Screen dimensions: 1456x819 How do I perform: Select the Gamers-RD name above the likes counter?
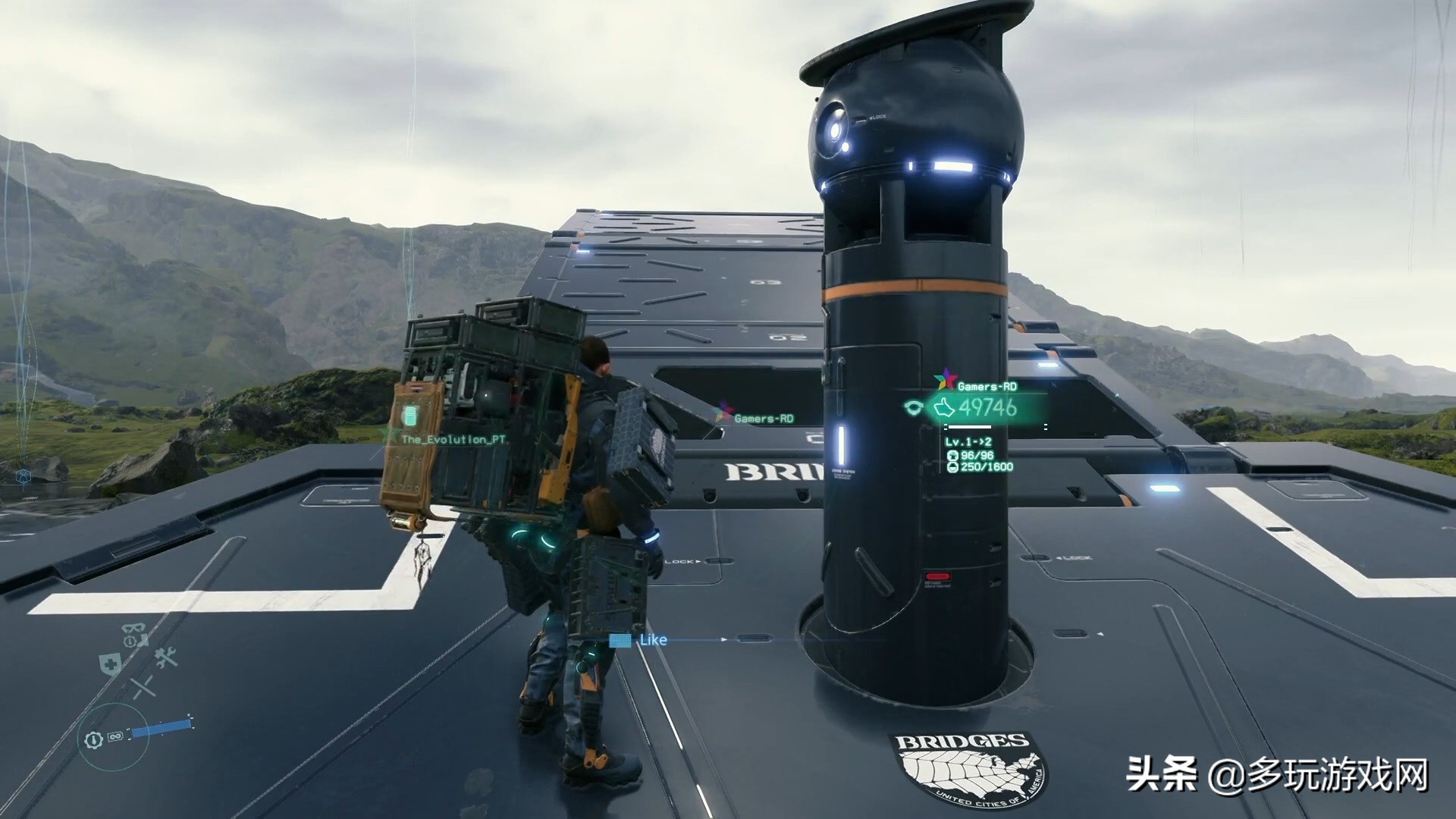point(987,386)
